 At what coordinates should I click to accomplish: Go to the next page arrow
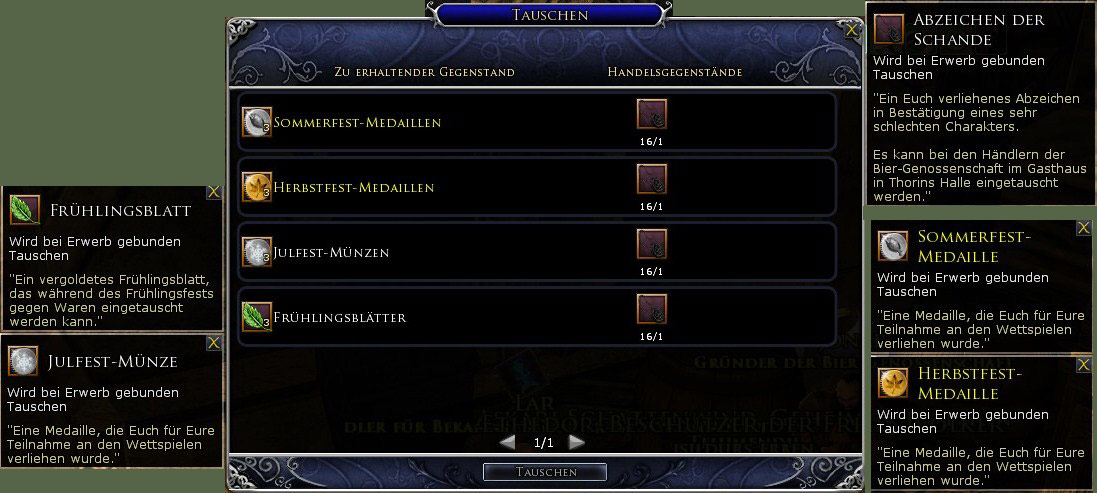pyautogui.click(x=577, y=442)
